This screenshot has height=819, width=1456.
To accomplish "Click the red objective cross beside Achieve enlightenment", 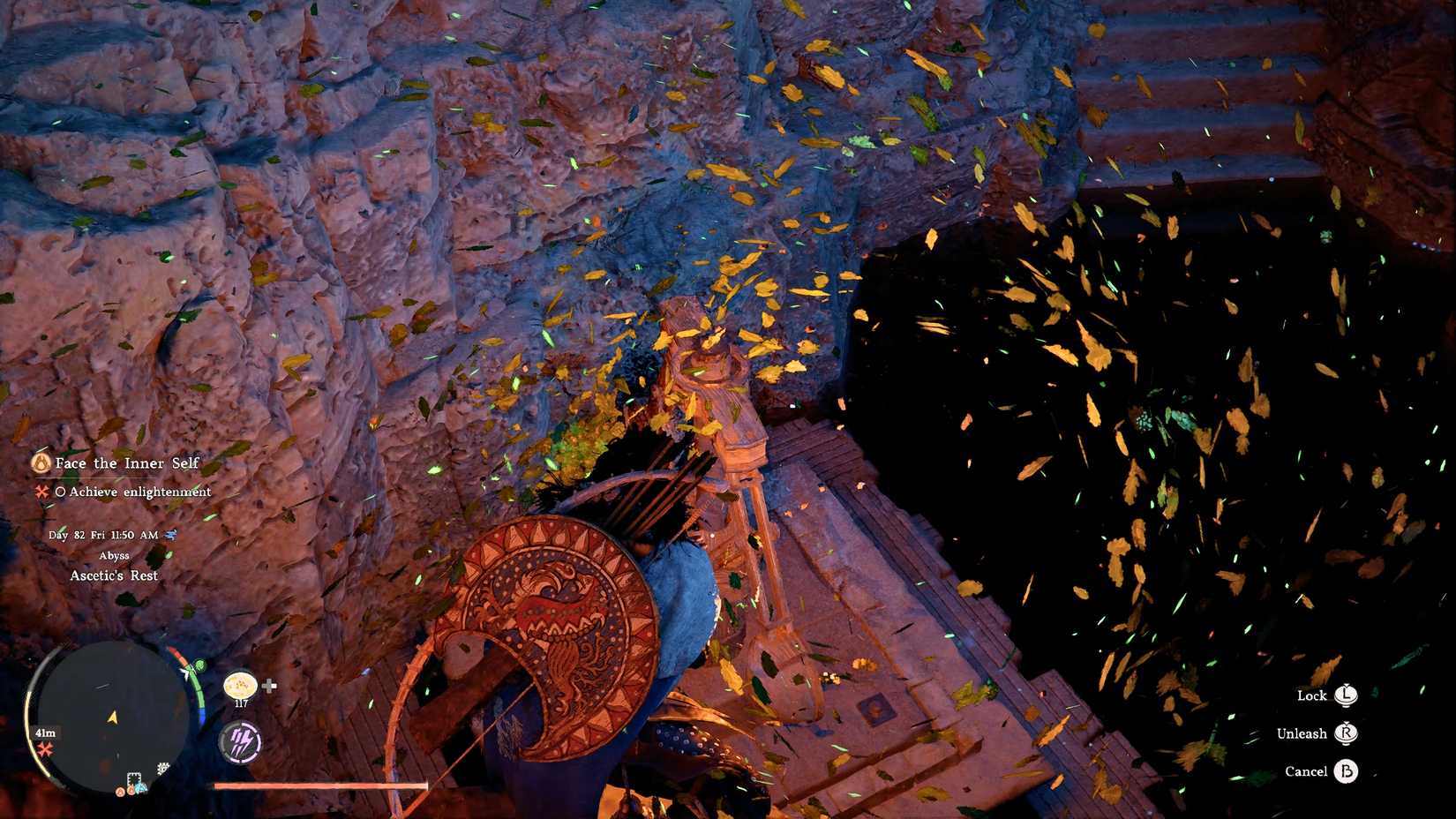I will (42, 492).
